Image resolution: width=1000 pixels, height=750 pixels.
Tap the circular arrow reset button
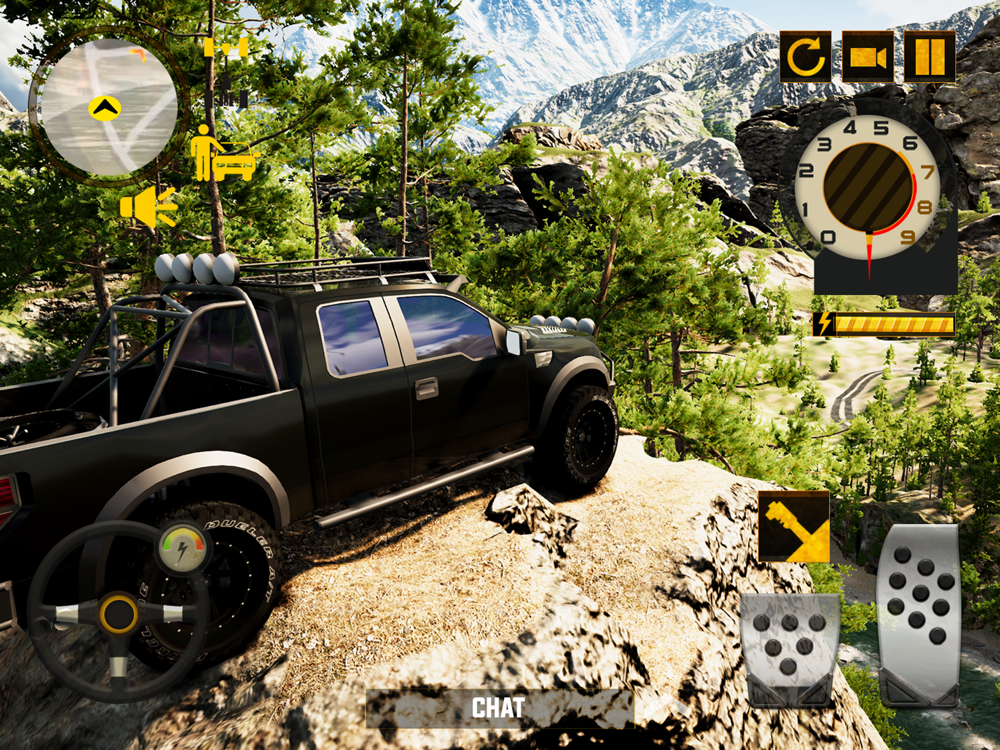pyautogui.click(x=806, y=57)
